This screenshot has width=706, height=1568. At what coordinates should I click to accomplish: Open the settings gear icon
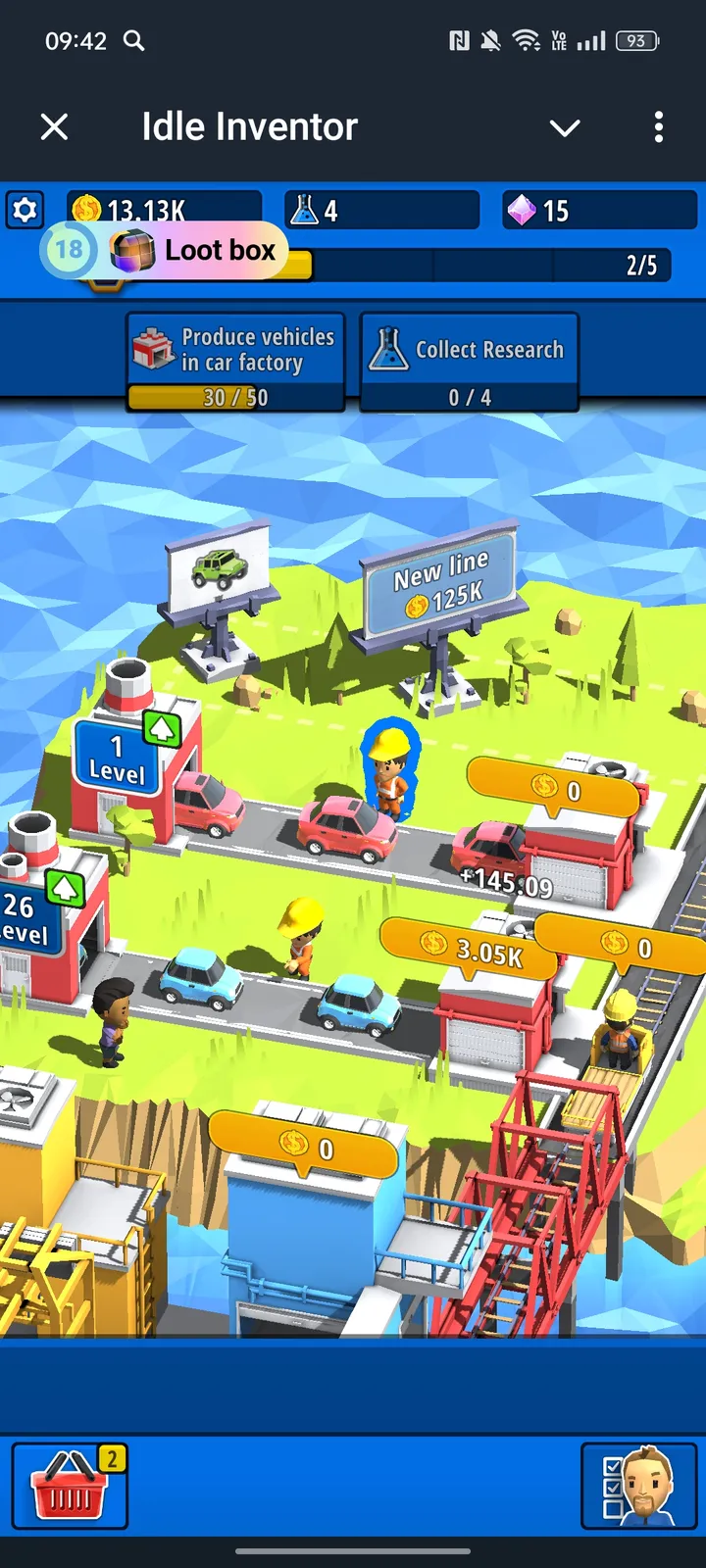tap(25, 210)
